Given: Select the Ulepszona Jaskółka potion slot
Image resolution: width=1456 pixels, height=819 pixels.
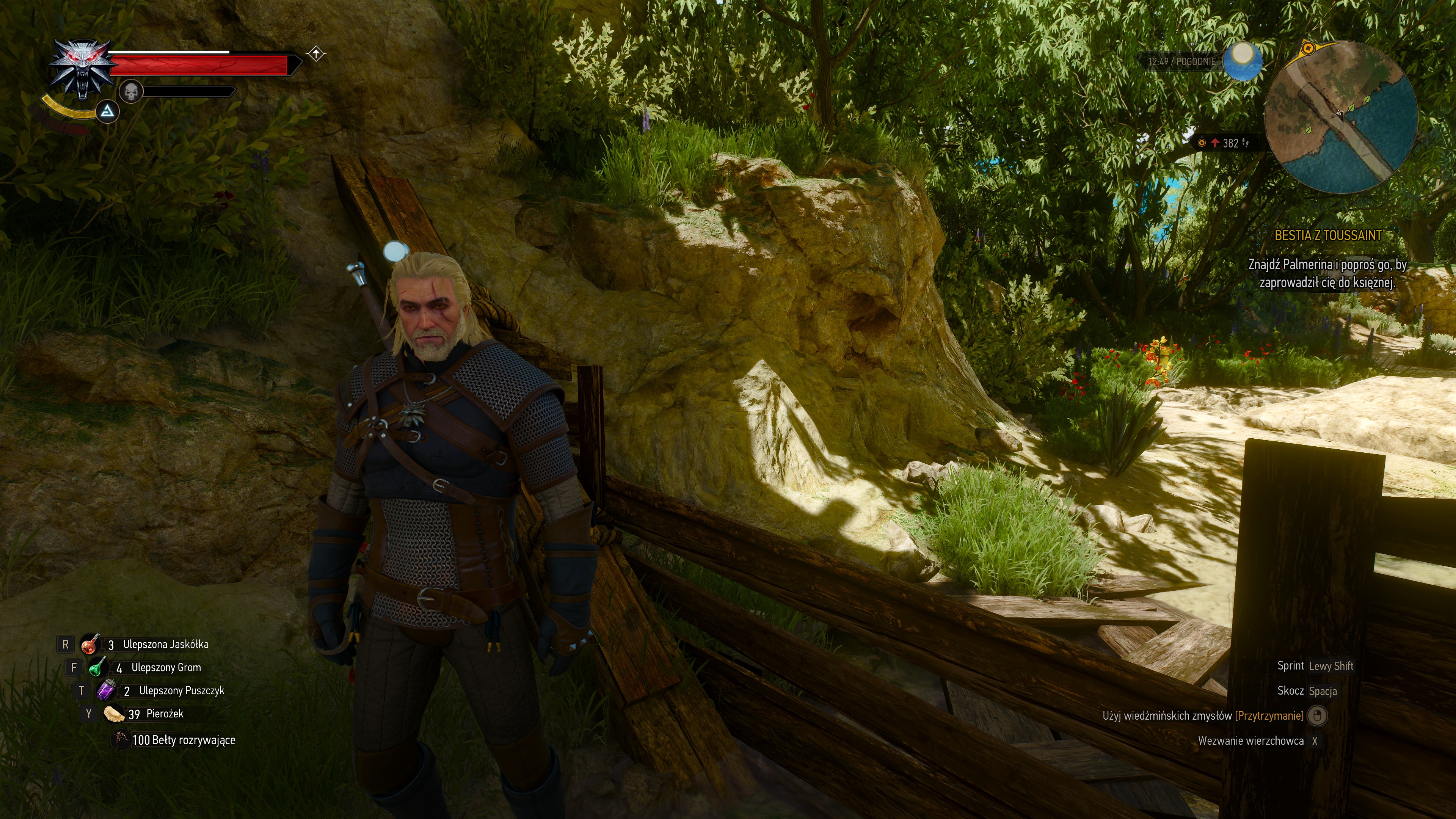Looking at the screenshot, I should point(89,644).
